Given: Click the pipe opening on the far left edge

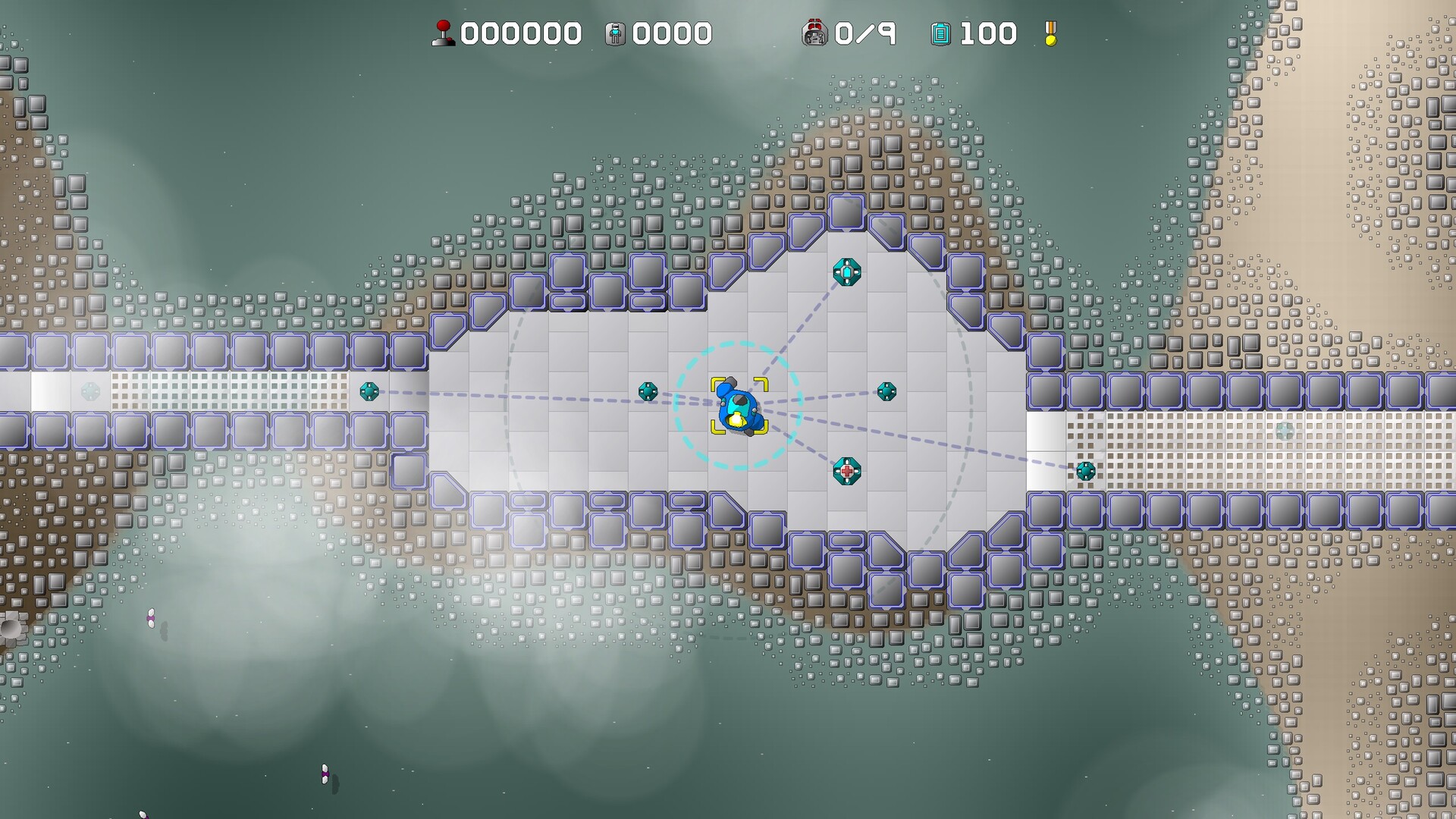Looking at the screenshot, I should tap(9, 628).
